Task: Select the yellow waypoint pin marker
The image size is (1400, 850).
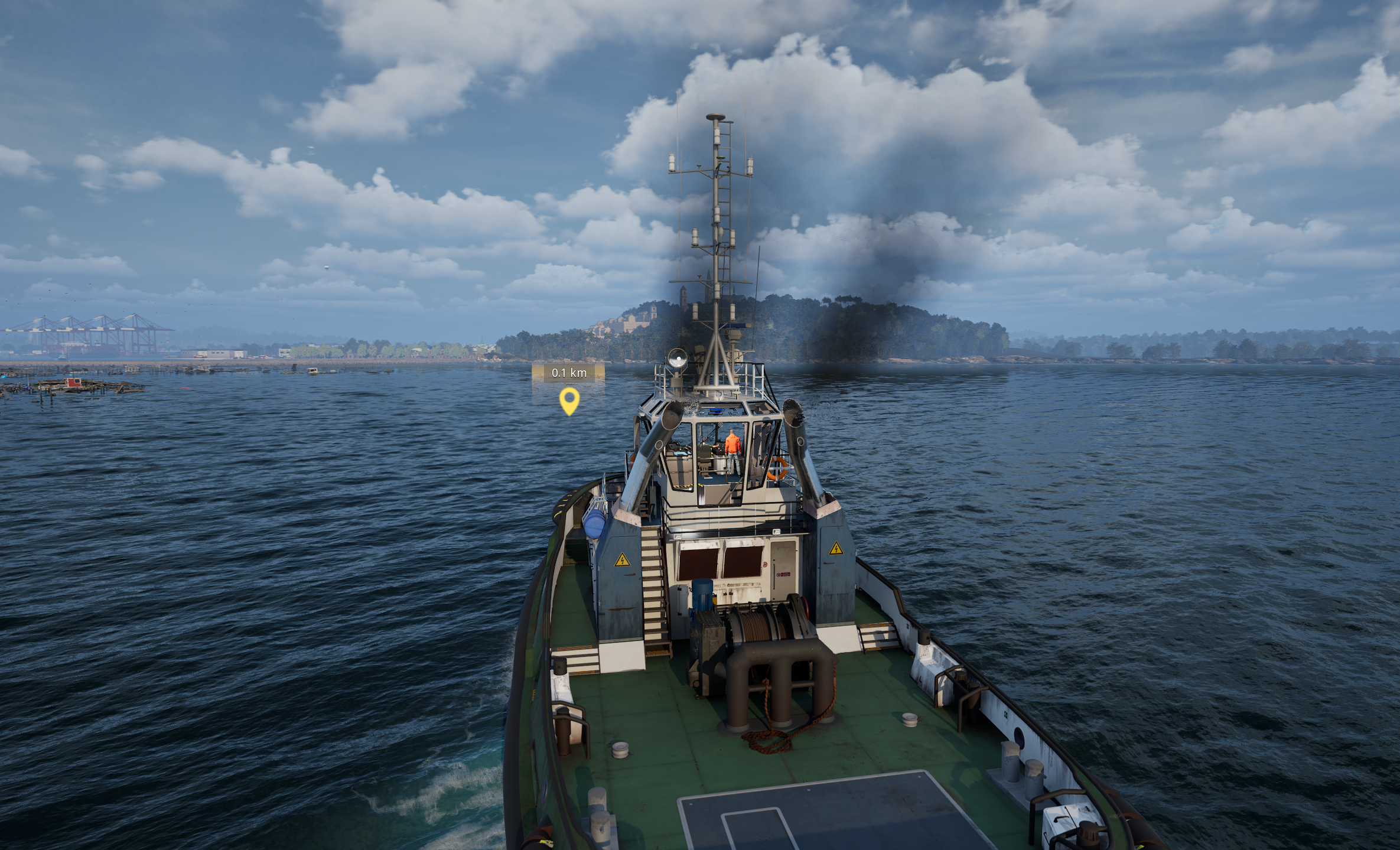Action: (569, 400)
